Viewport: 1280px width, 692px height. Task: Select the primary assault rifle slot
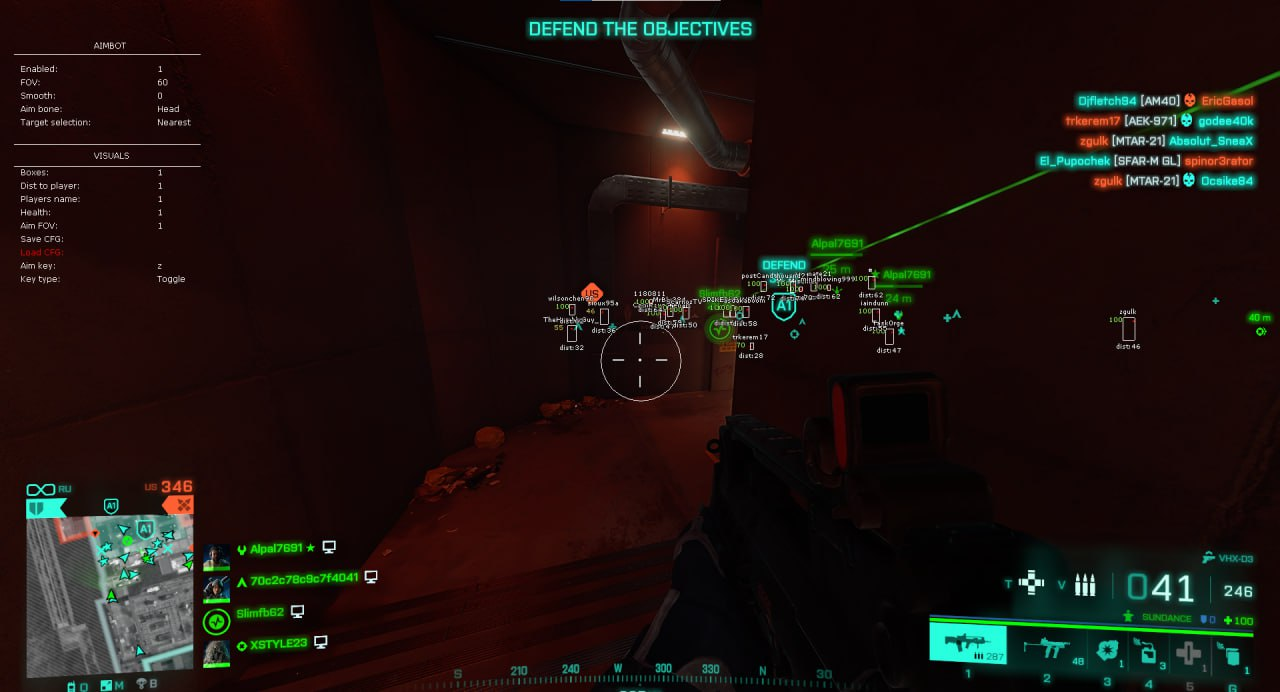965,641
